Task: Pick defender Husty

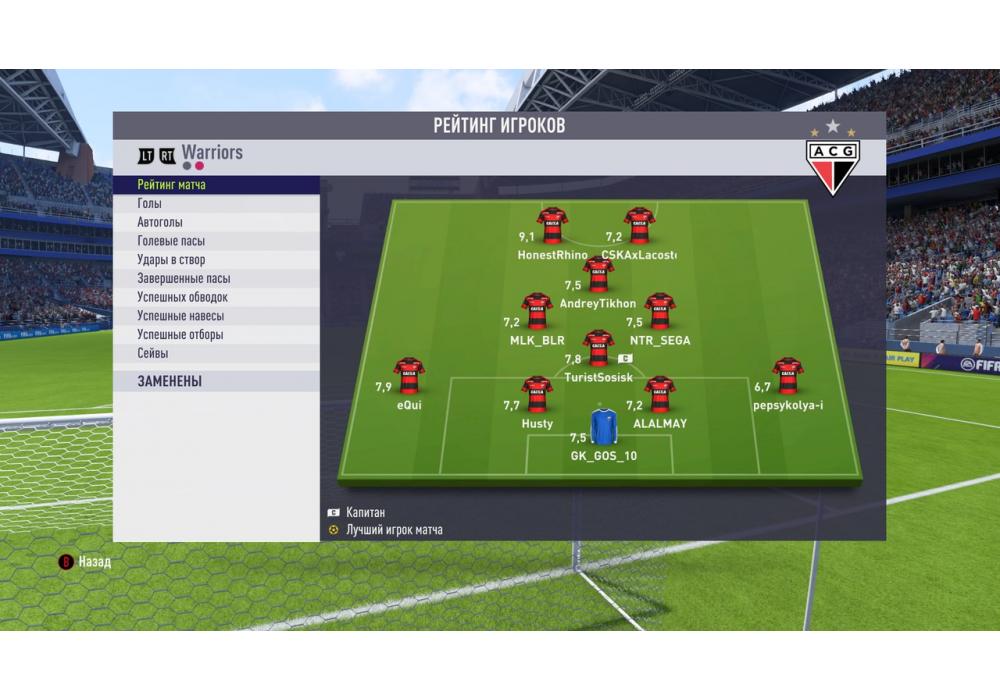Action: point(537,394)
